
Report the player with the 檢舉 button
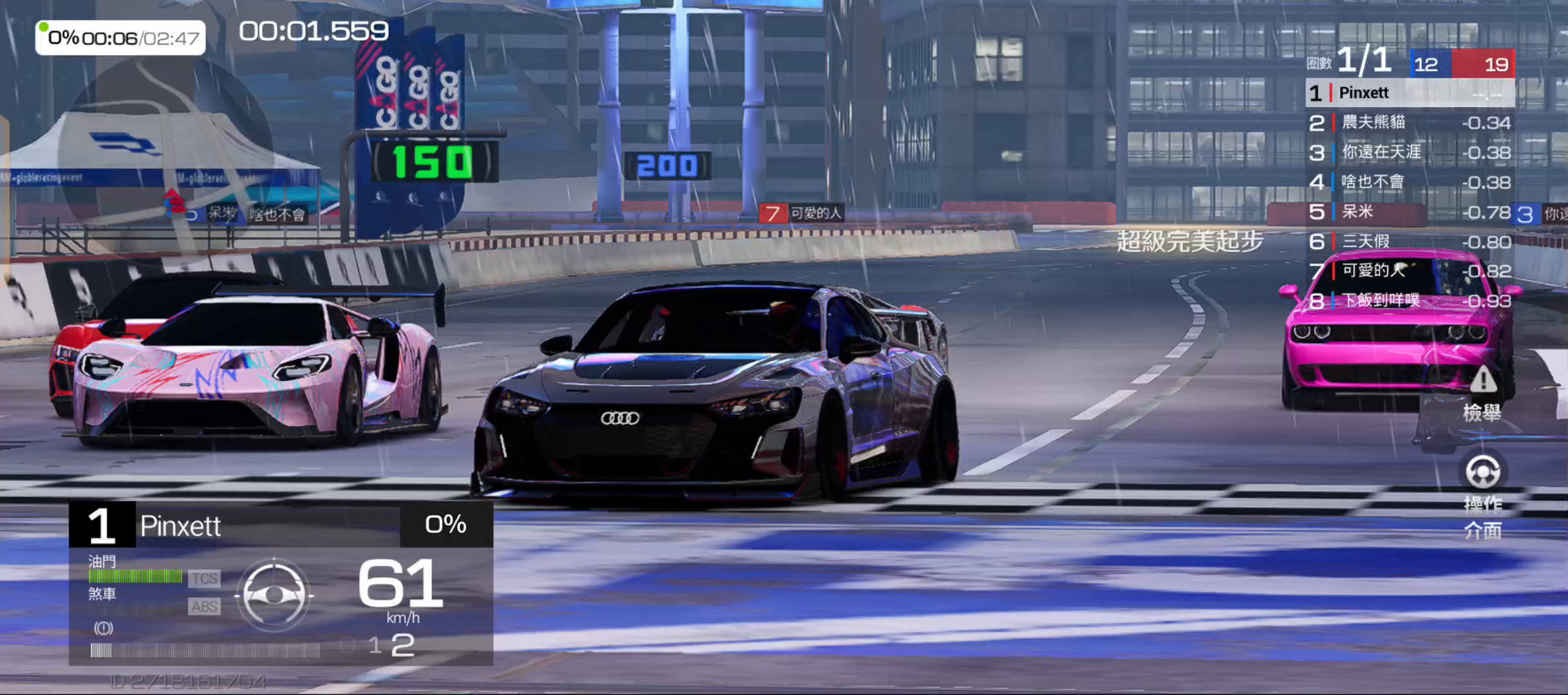click(1482, 394)
